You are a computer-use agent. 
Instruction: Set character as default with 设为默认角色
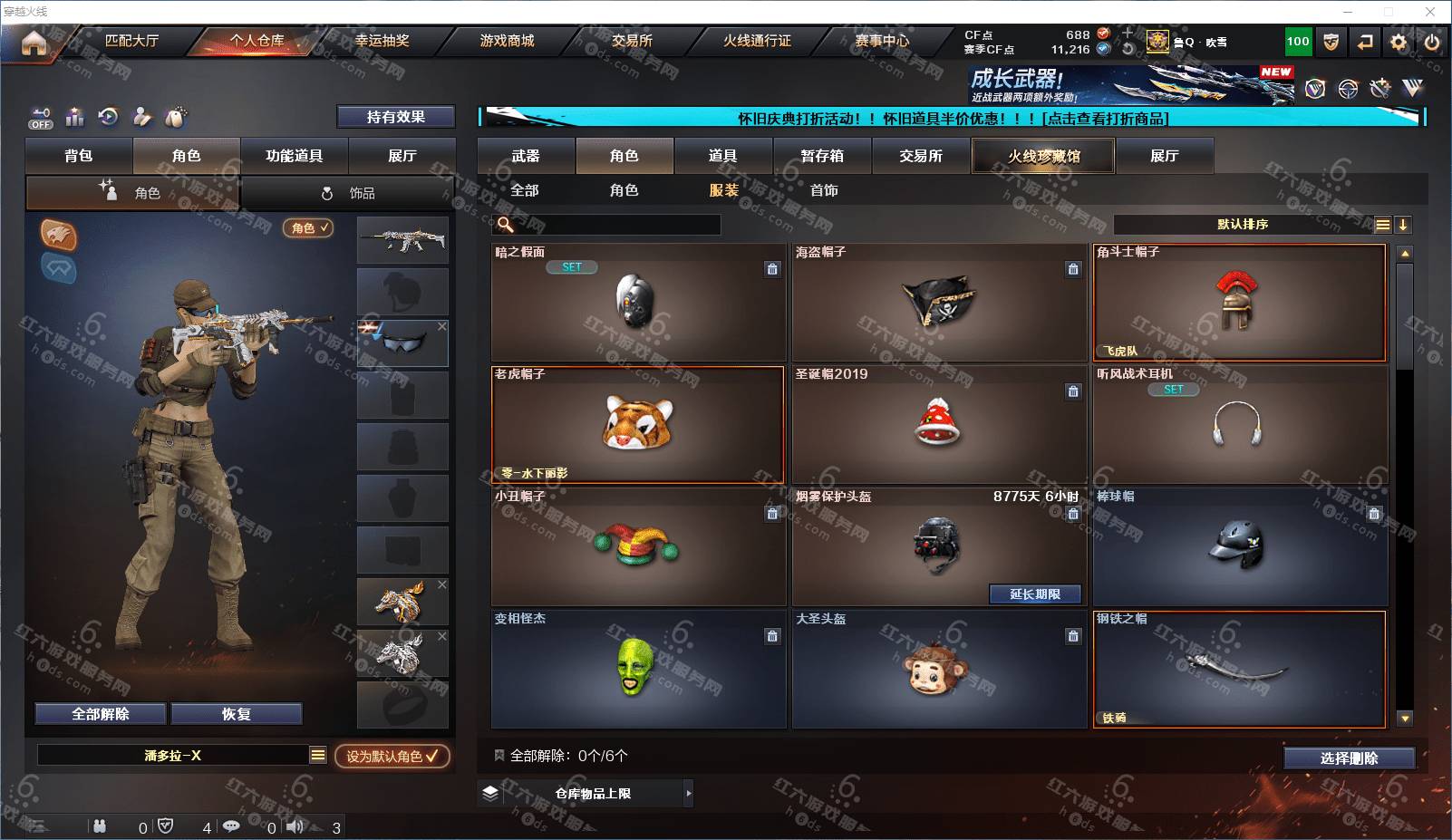(392, 756)
